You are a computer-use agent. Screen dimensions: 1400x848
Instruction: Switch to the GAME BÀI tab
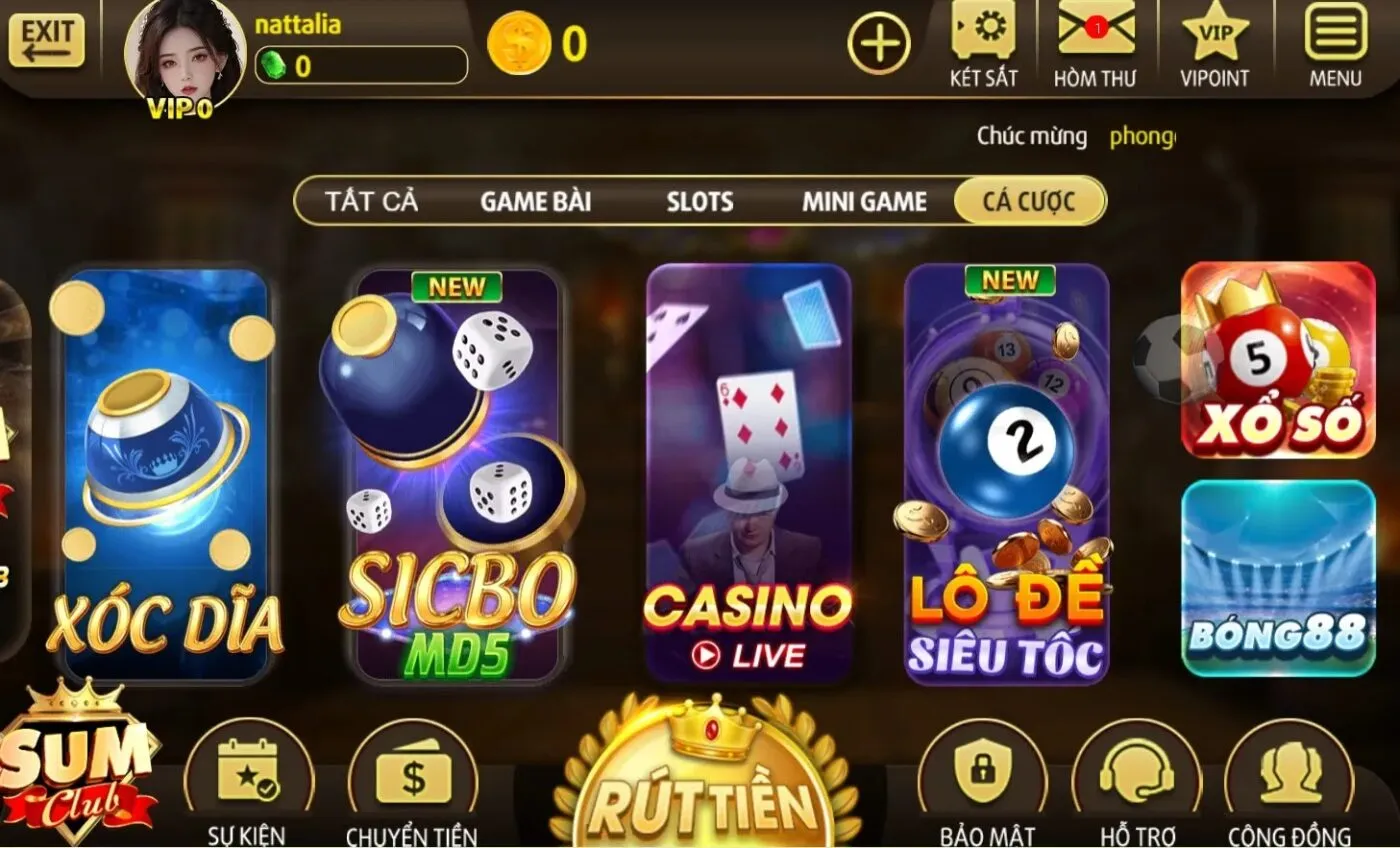534,201
